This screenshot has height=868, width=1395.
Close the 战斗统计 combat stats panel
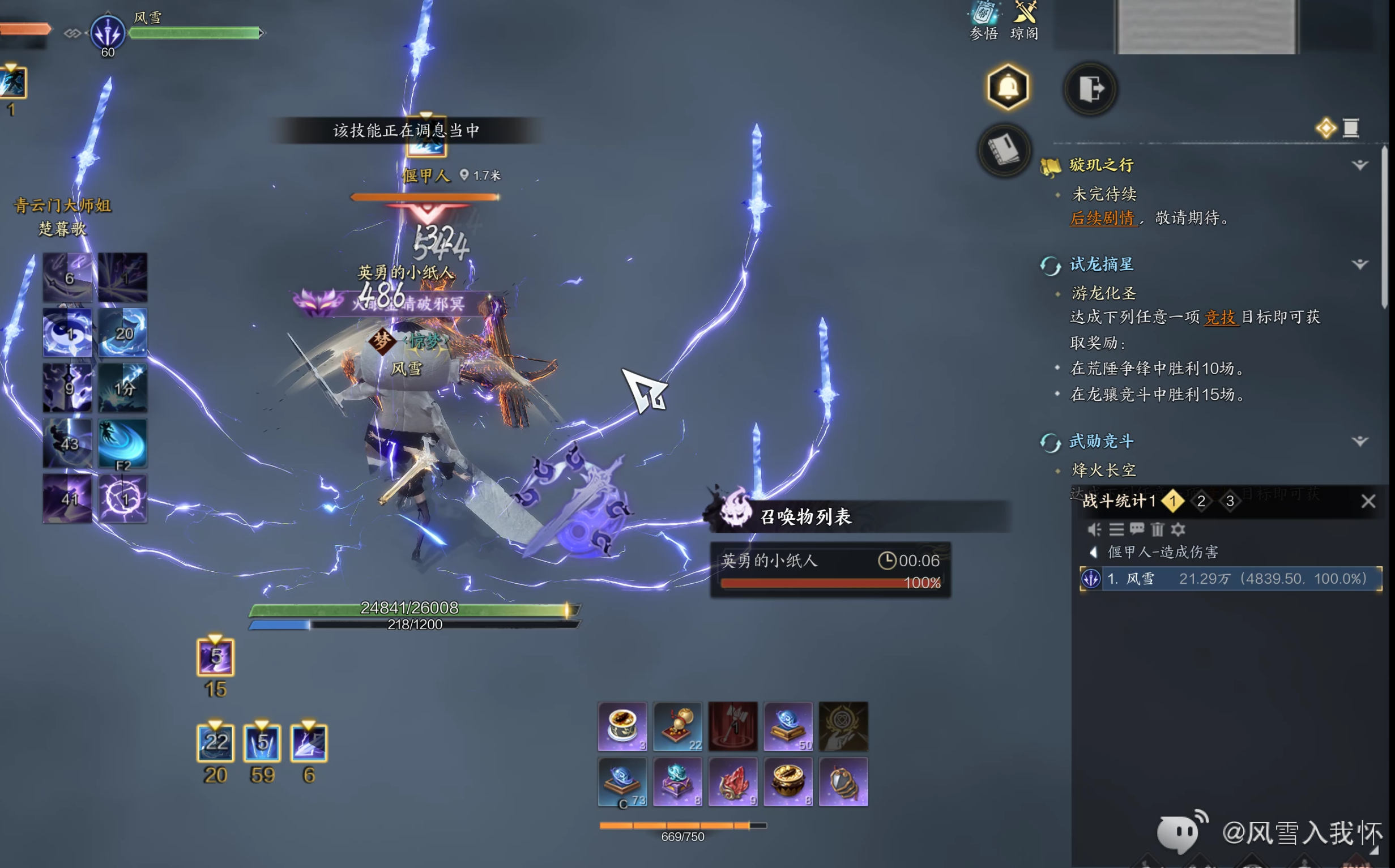tap(1368, 501)
